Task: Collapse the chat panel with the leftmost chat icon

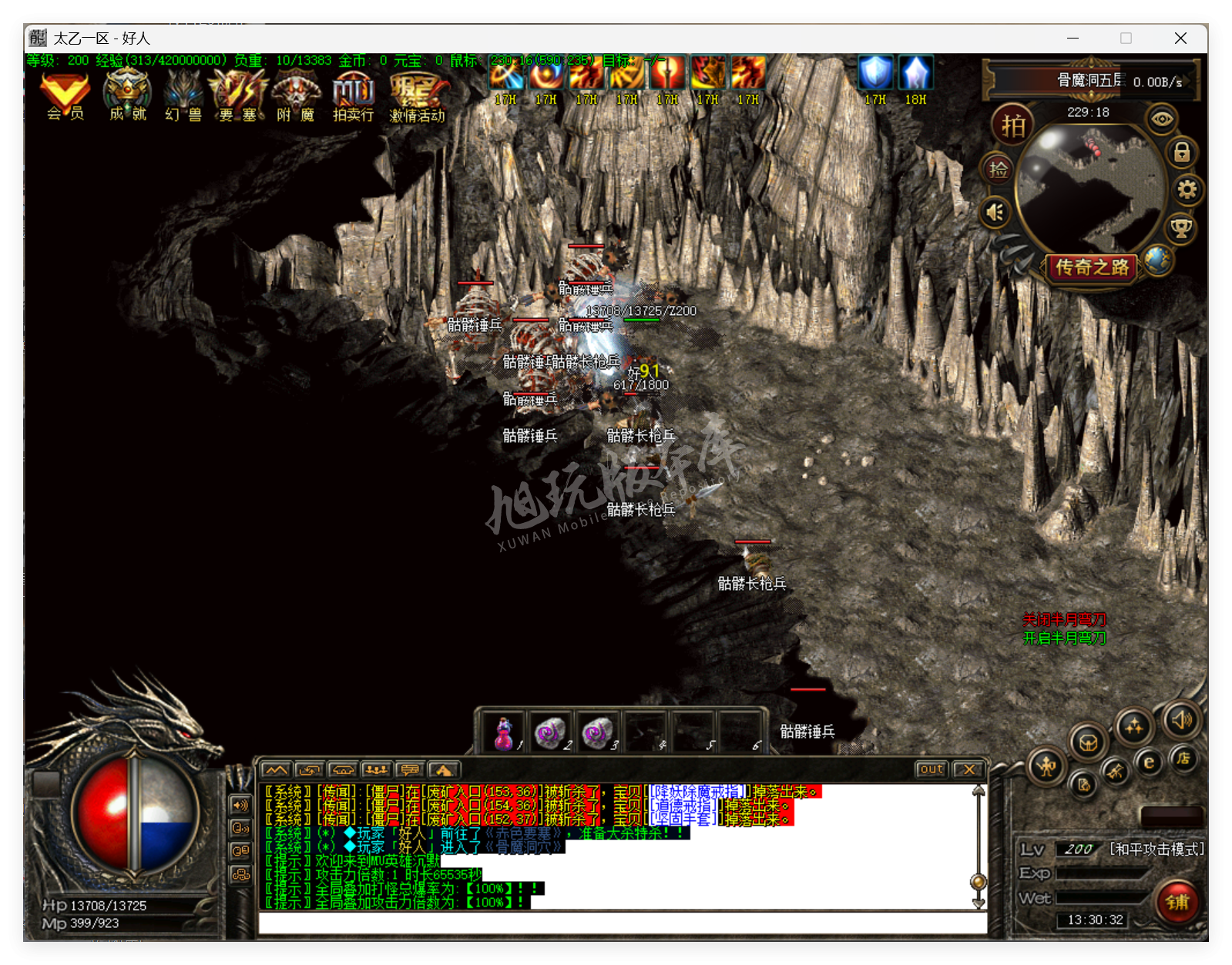Action: tap(276, 770)
